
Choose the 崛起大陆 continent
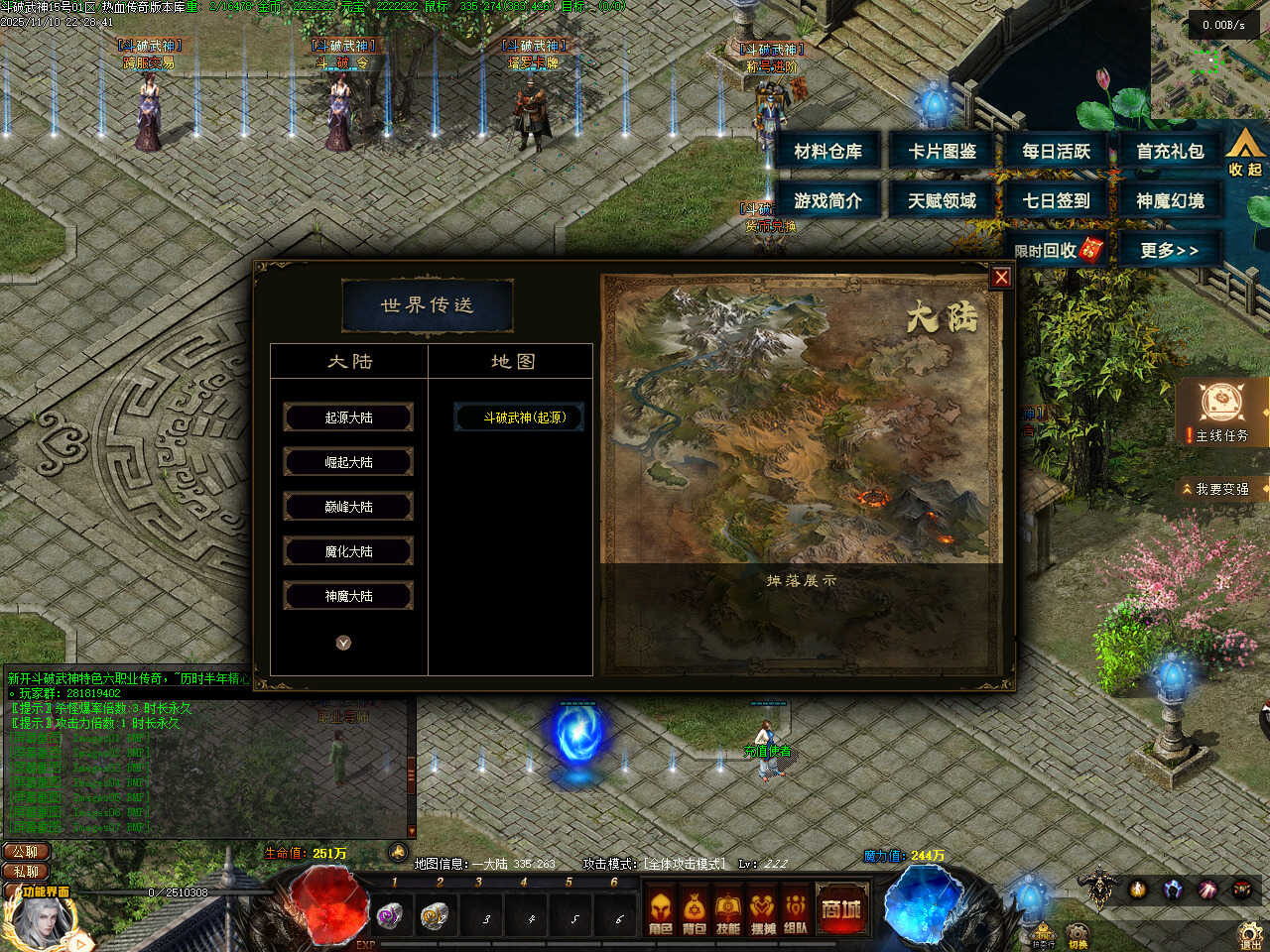click(348, 462)
